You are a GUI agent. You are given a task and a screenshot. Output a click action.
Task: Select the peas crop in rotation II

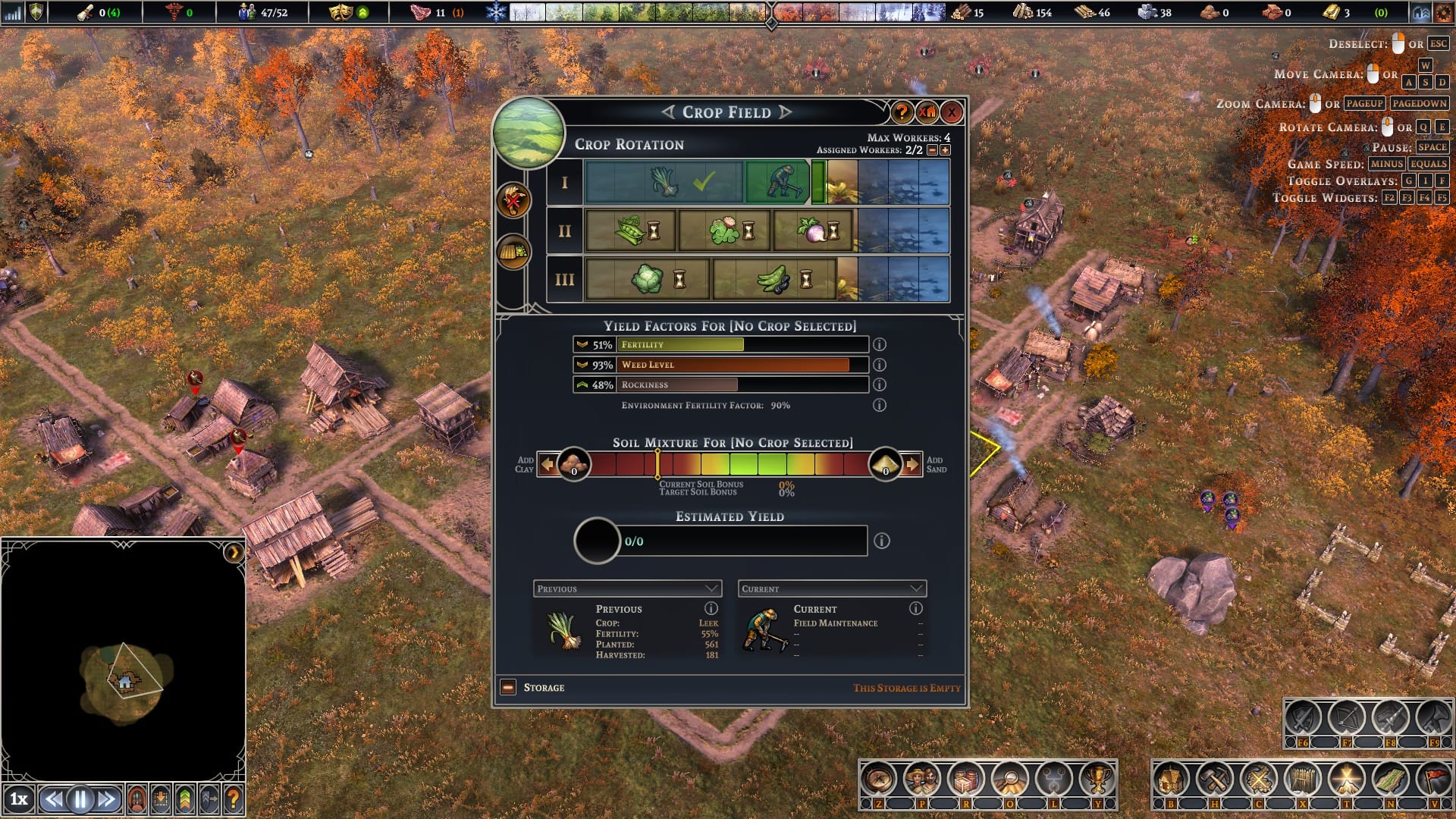coord(631,231)
